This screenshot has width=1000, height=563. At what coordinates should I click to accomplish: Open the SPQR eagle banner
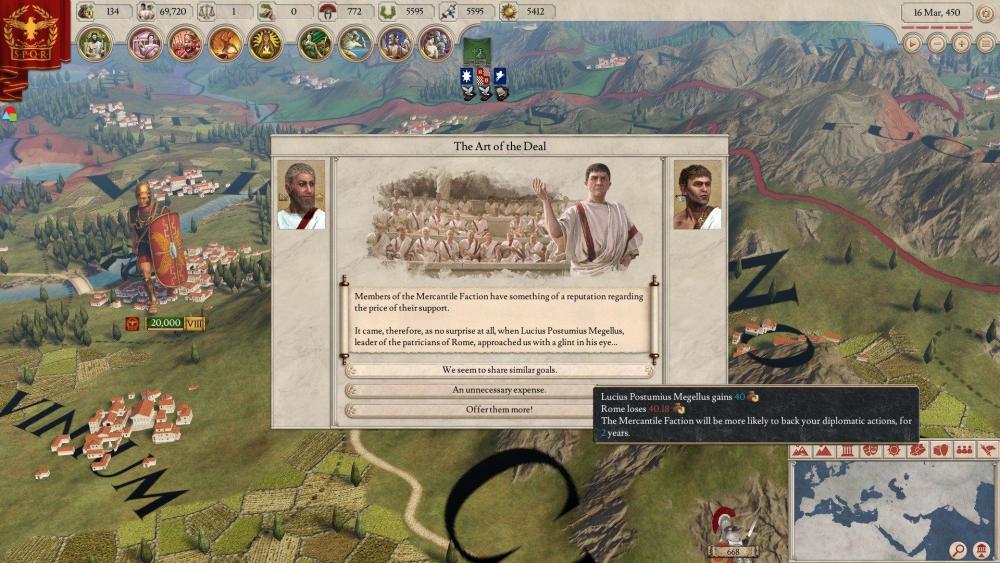pos(28,40)
